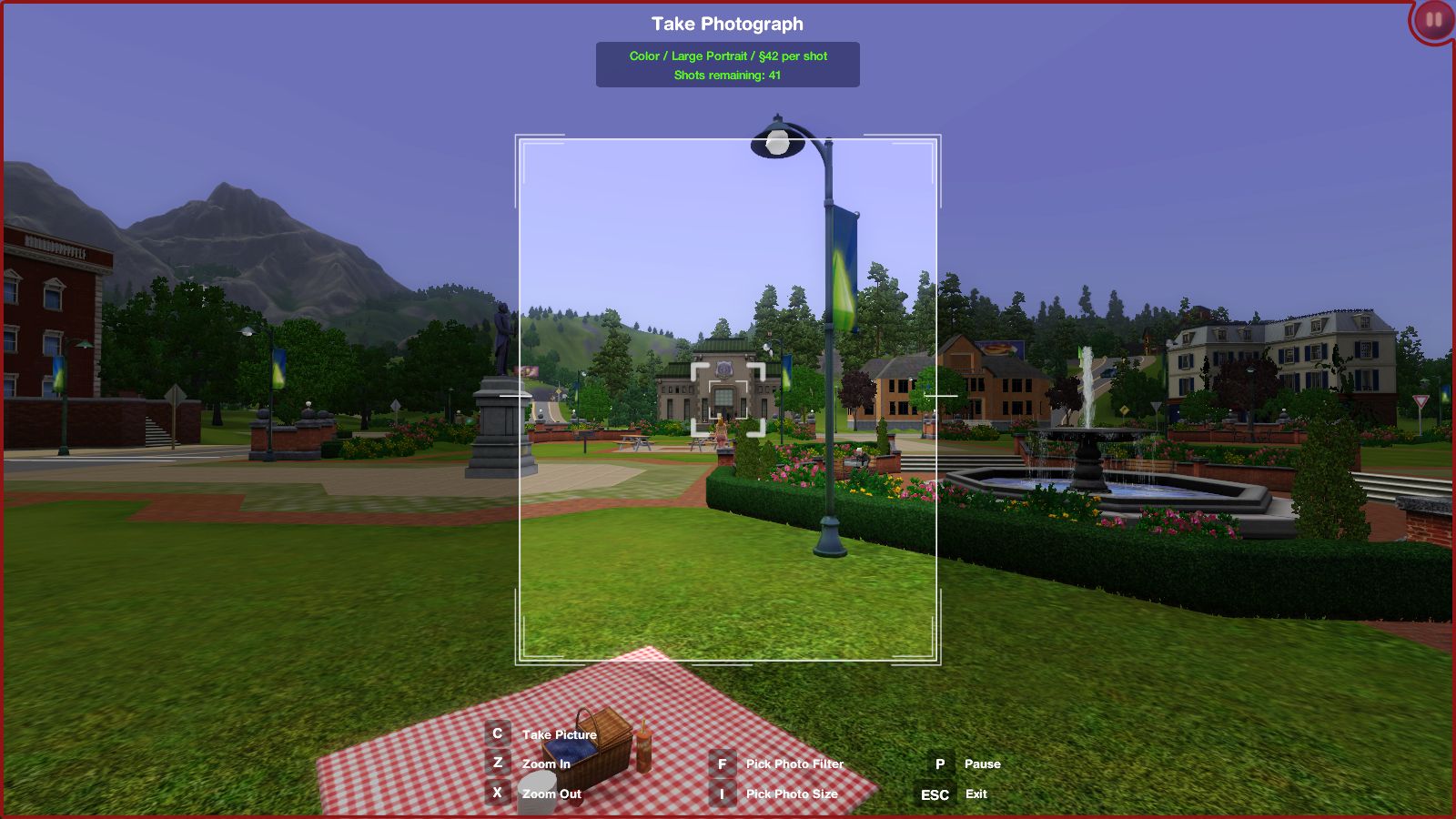Open Pick Photo Filter options

(794, 764)
